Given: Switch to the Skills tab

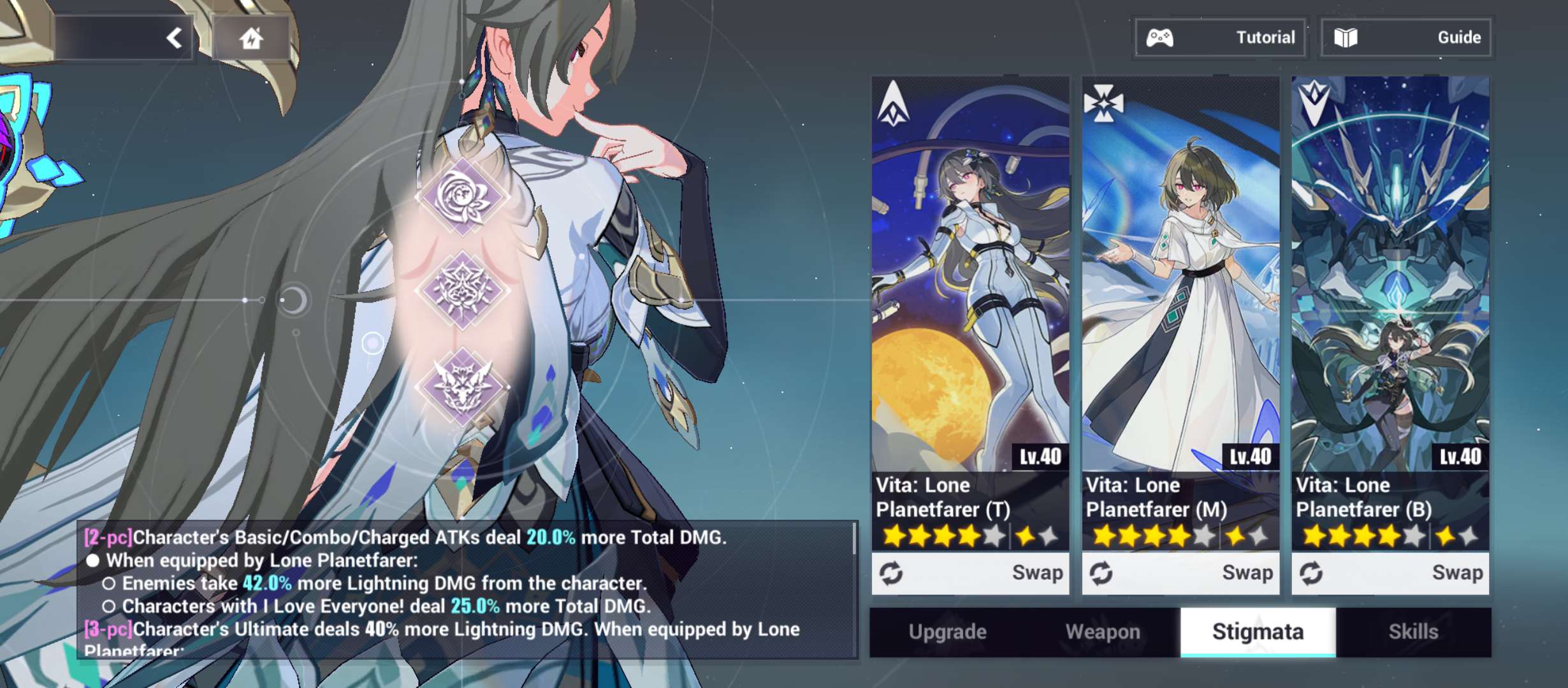Looking at the screenshot, I should (x=1413, y=631).
